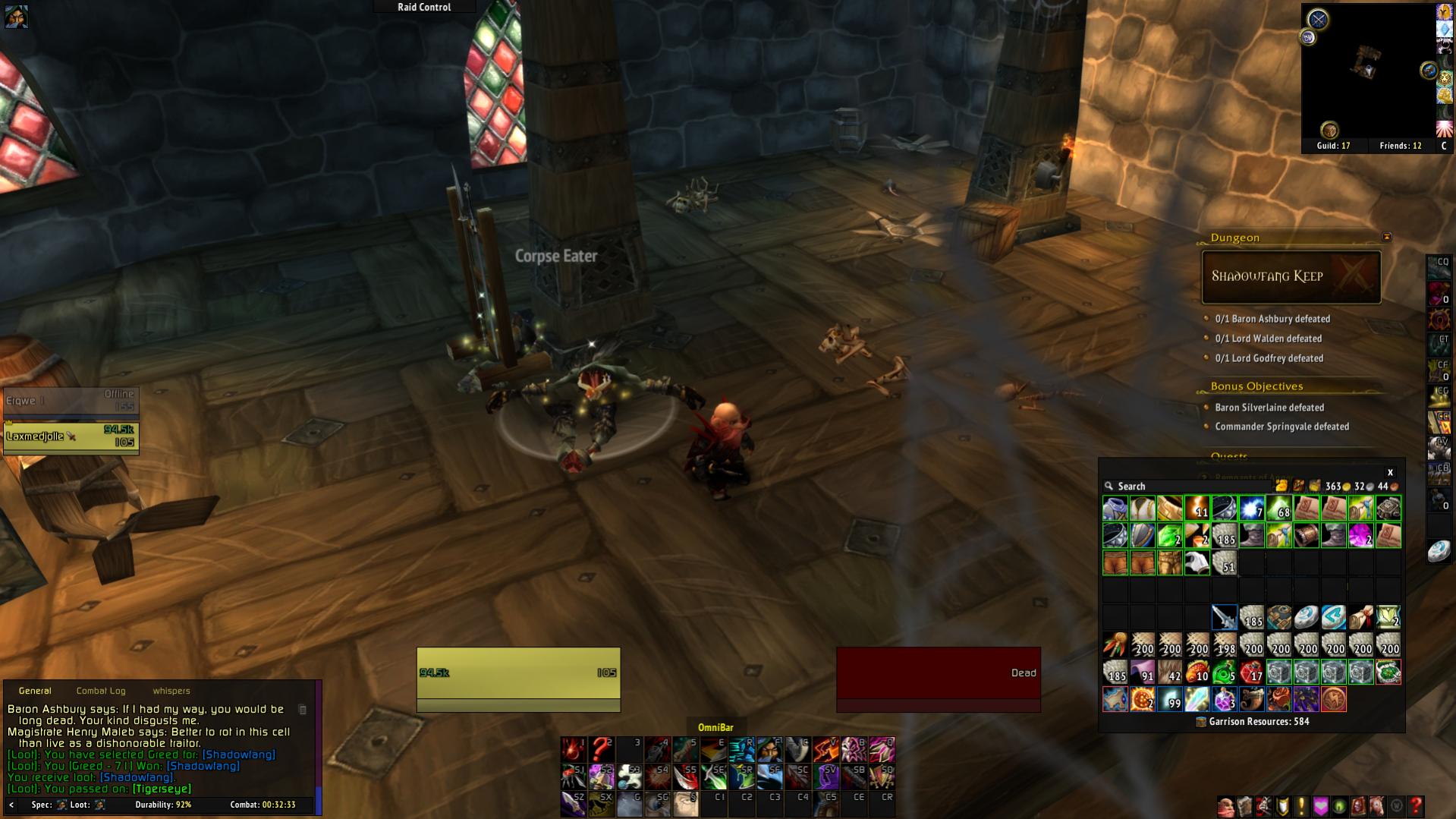This screenshot has width=1456, height=819.
Task: Activate the red question mark ability on key 2
Action: pos(600,749)
